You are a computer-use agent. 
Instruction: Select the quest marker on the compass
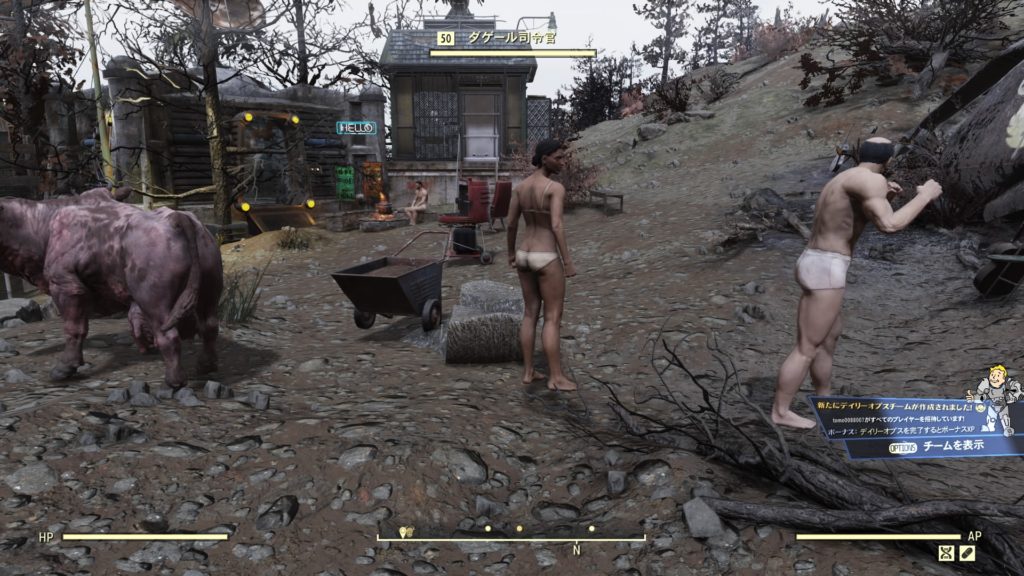406,533
